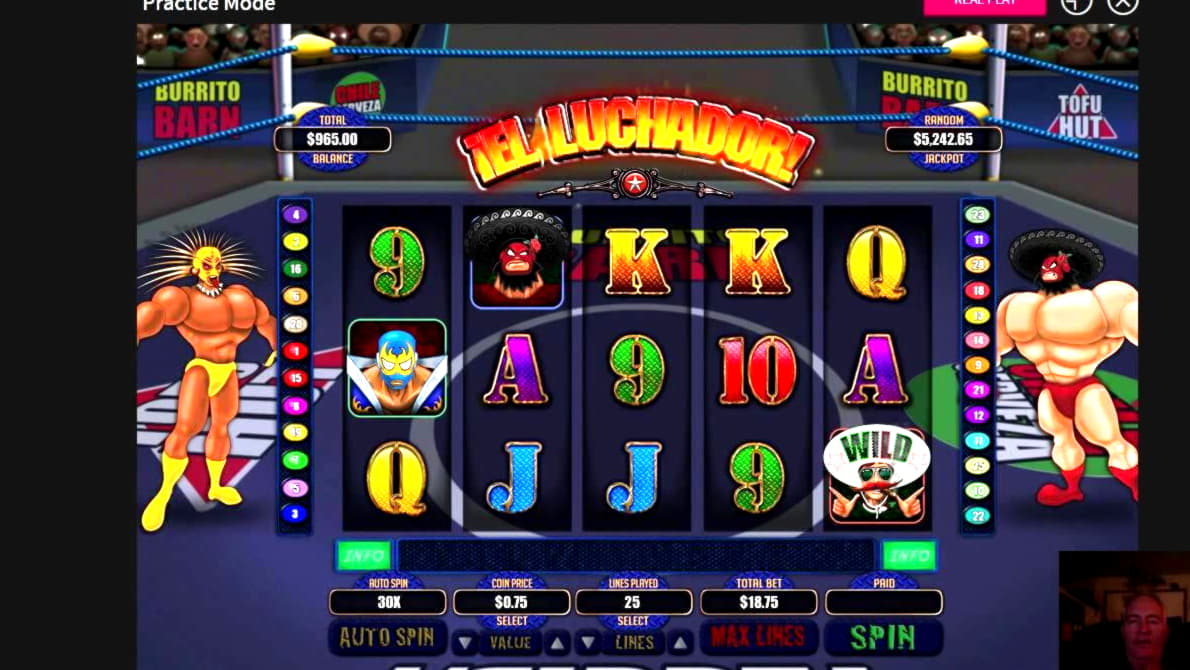Viewport: 1190px width, 670px height.
Task: Open the right green INFO button
Action: coord(908,554)
